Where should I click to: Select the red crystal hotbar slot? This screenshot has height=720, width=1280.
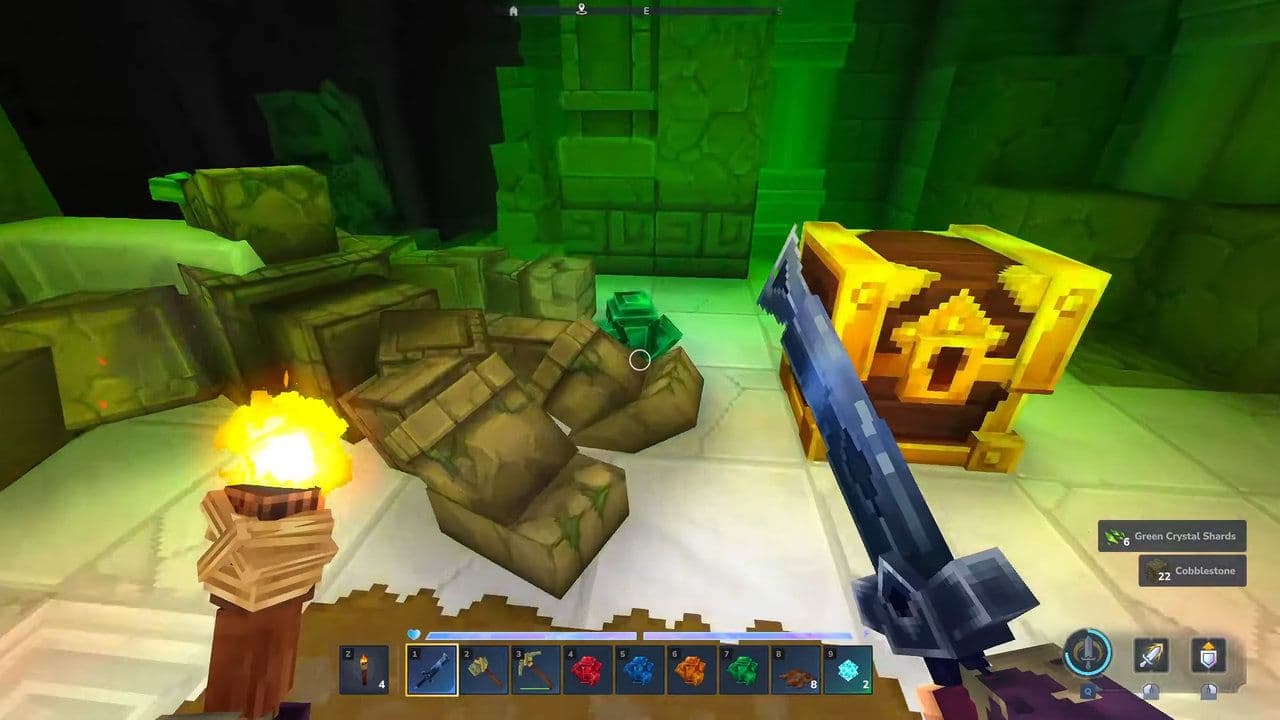tap(588, 670)
